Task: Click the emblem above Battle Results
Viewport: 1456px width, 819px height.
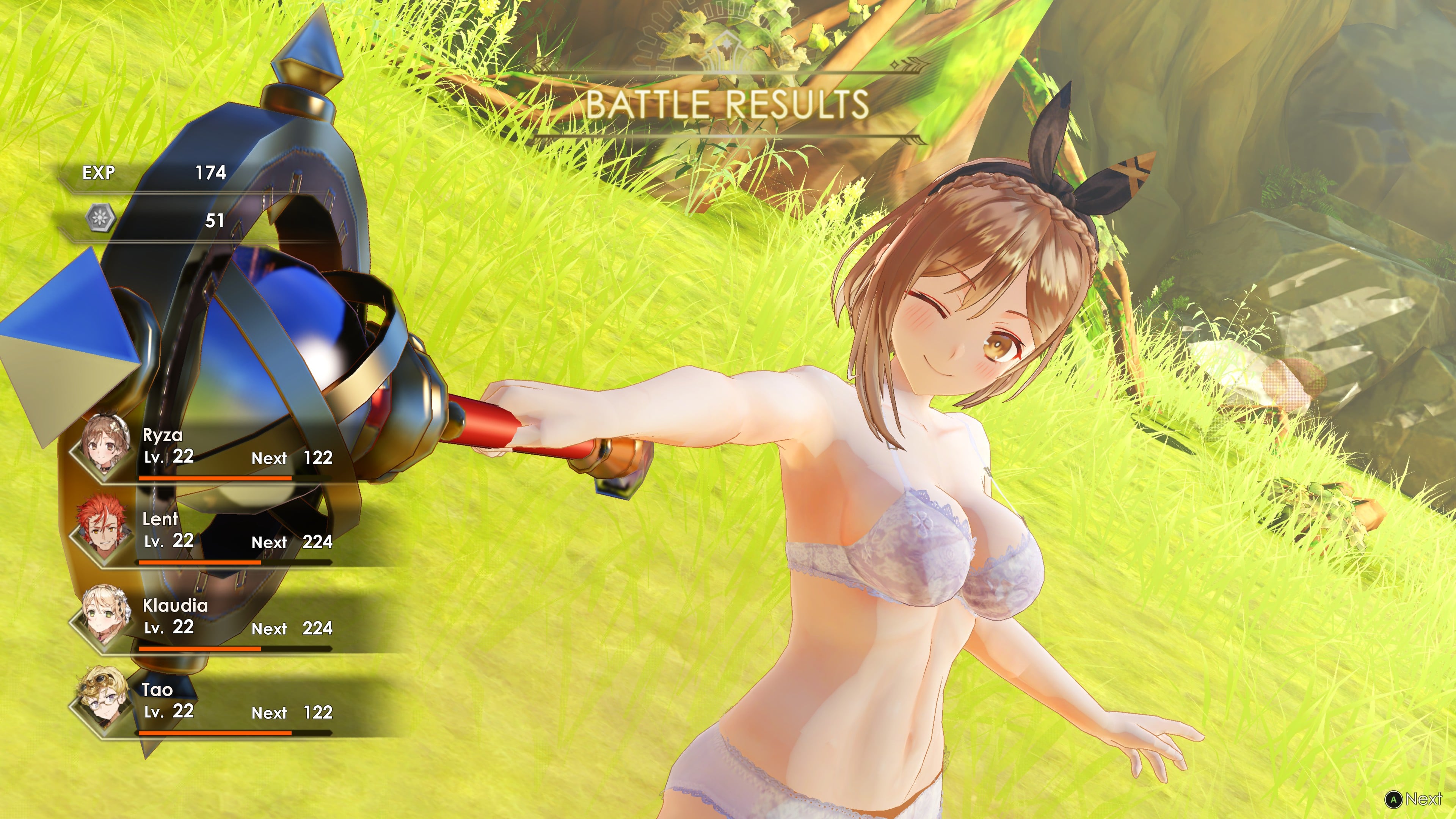Action: [x=728, y=42]
